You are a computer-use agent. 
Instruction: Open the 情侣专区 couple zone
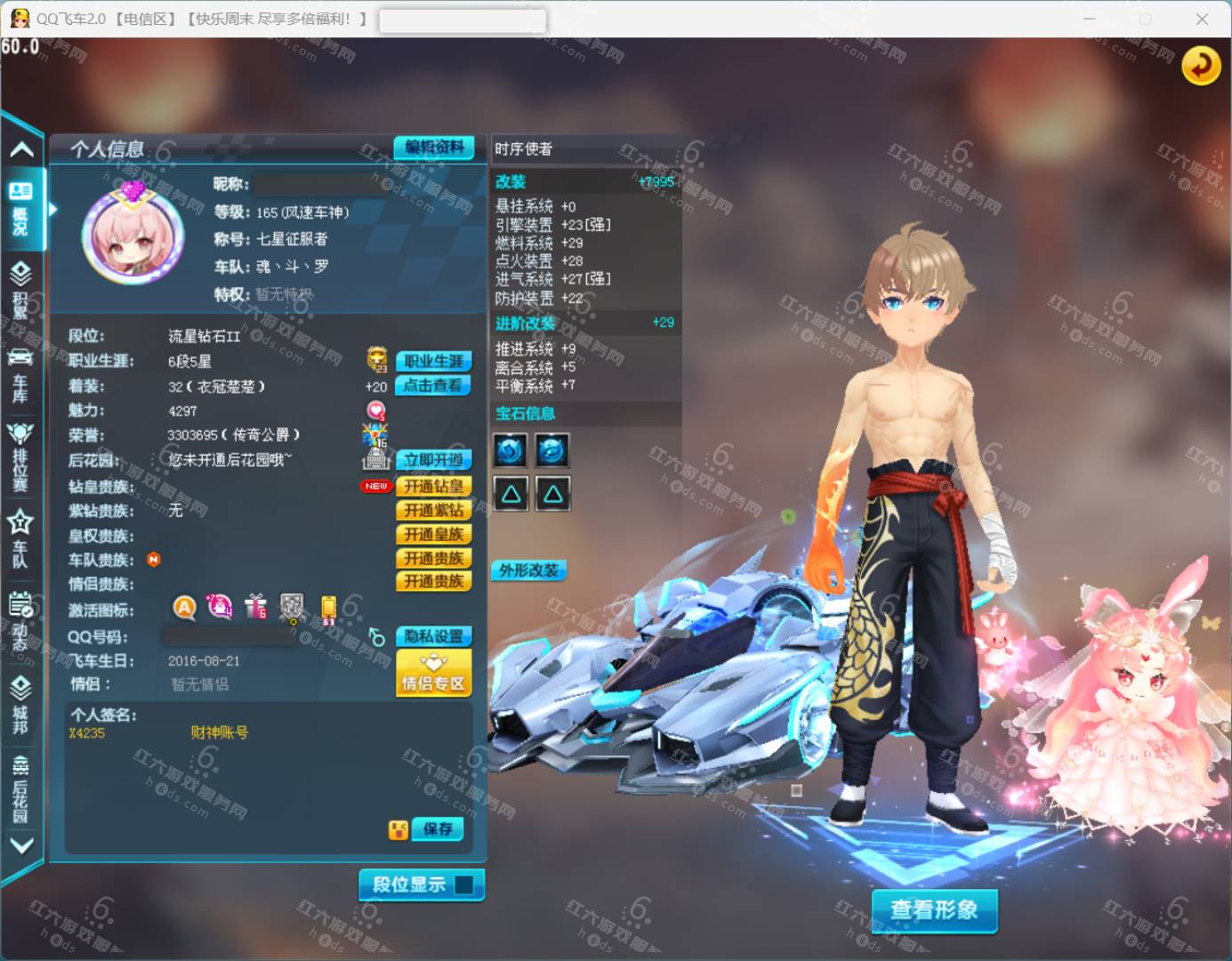pyautogui.click(x=433, y=674)
